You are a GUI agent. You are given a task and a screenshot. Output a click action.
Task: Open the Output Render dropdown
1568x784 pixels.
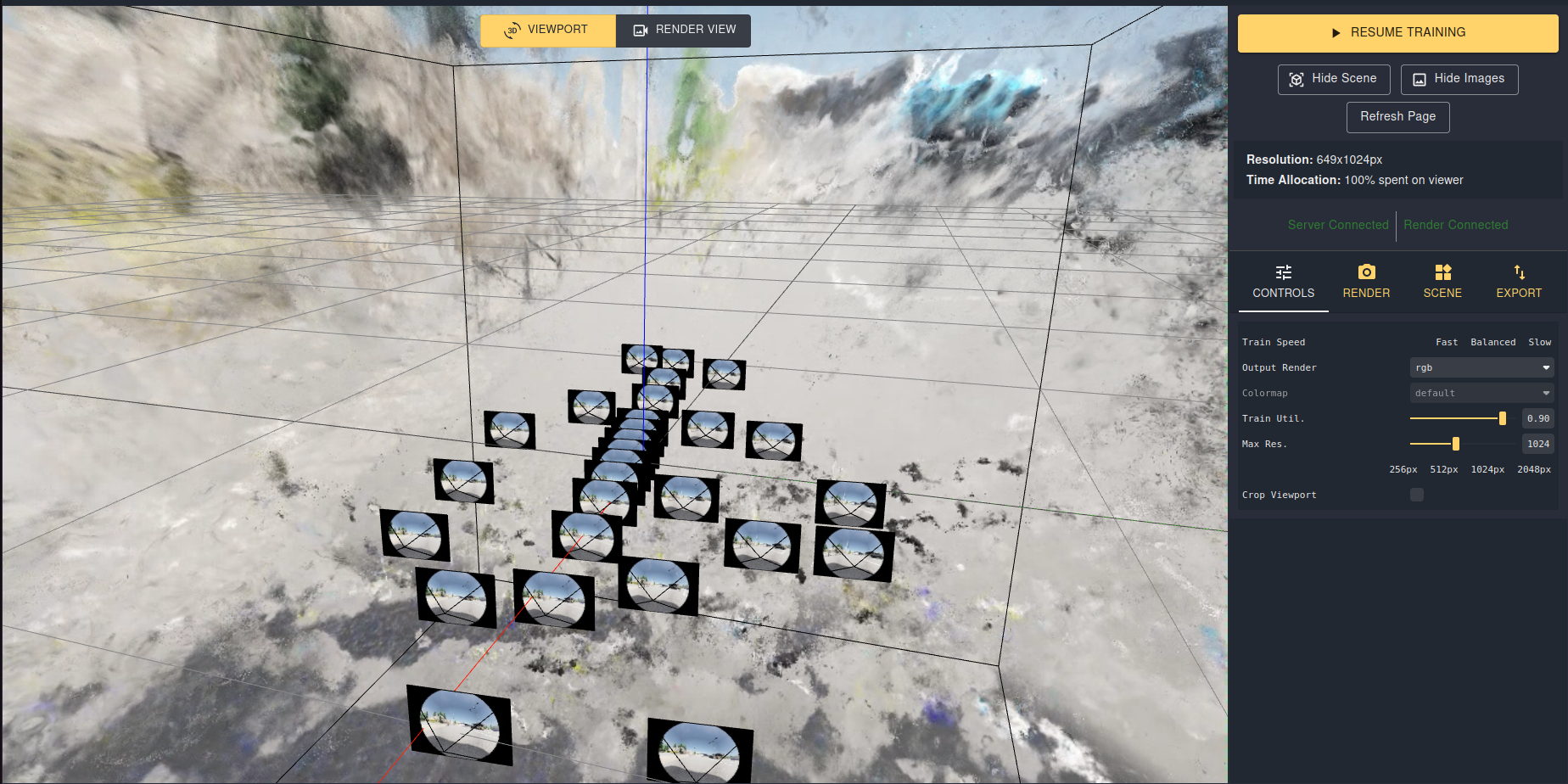click(x=1481, y=367)
